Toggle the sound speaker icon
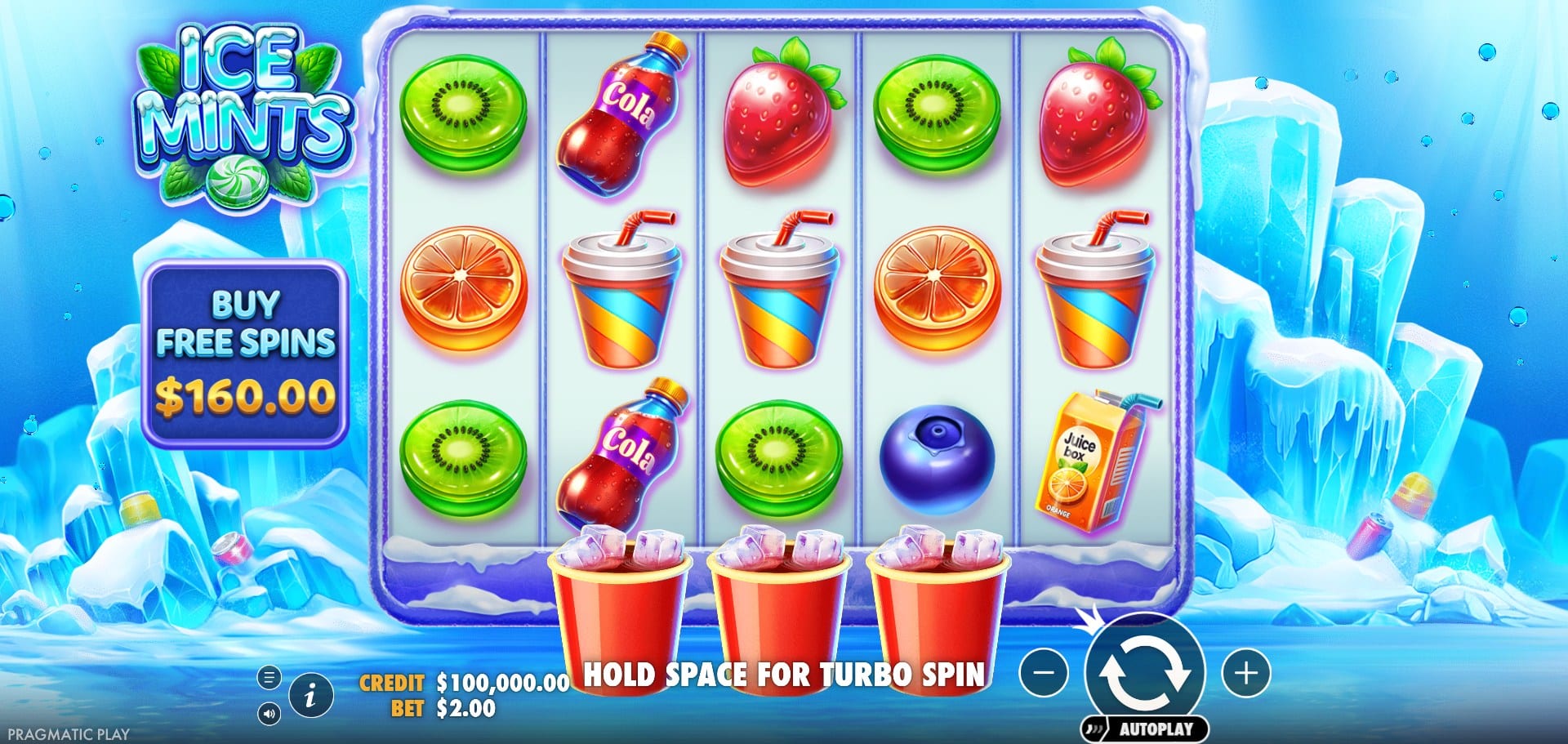 [269, 715]
